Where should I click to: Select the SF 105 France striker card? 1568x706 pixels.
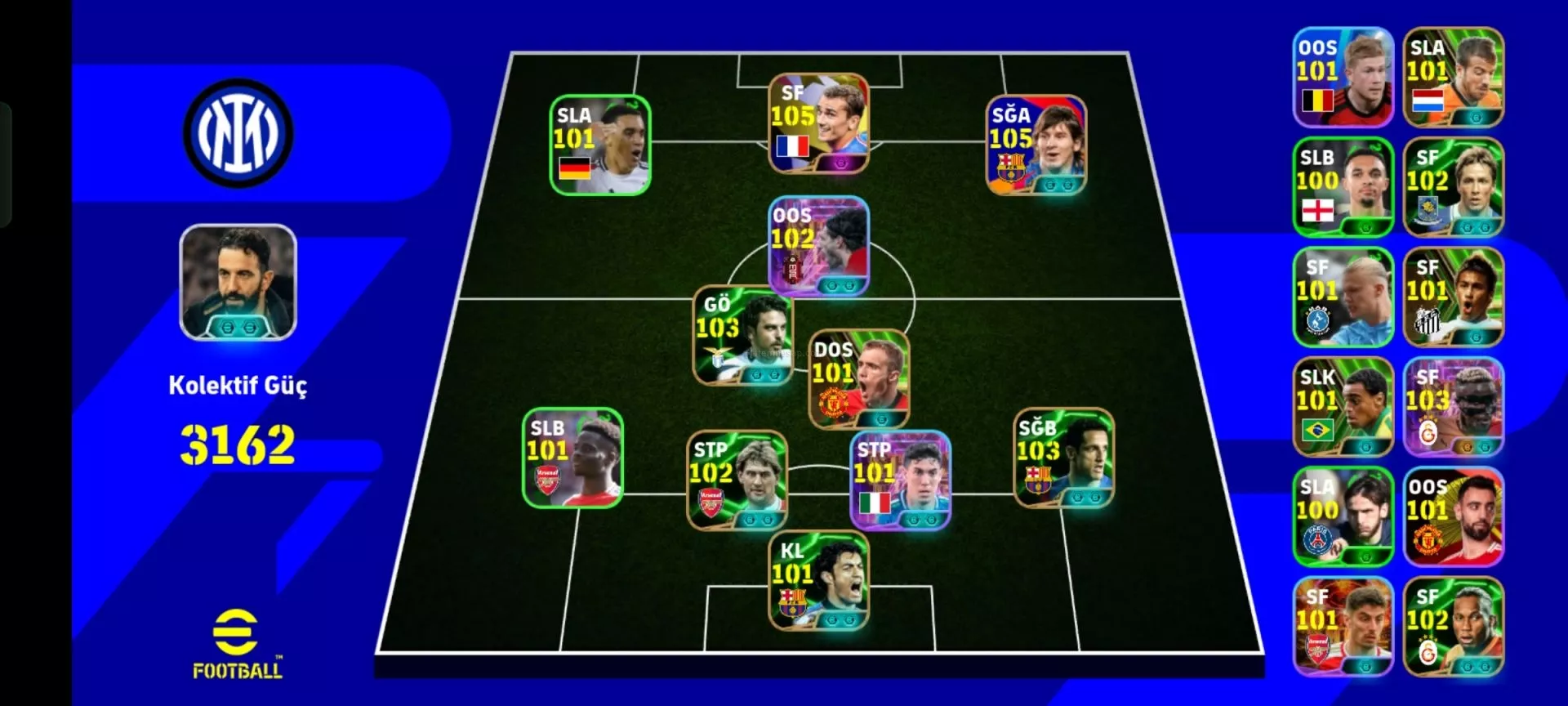point(818,123)
